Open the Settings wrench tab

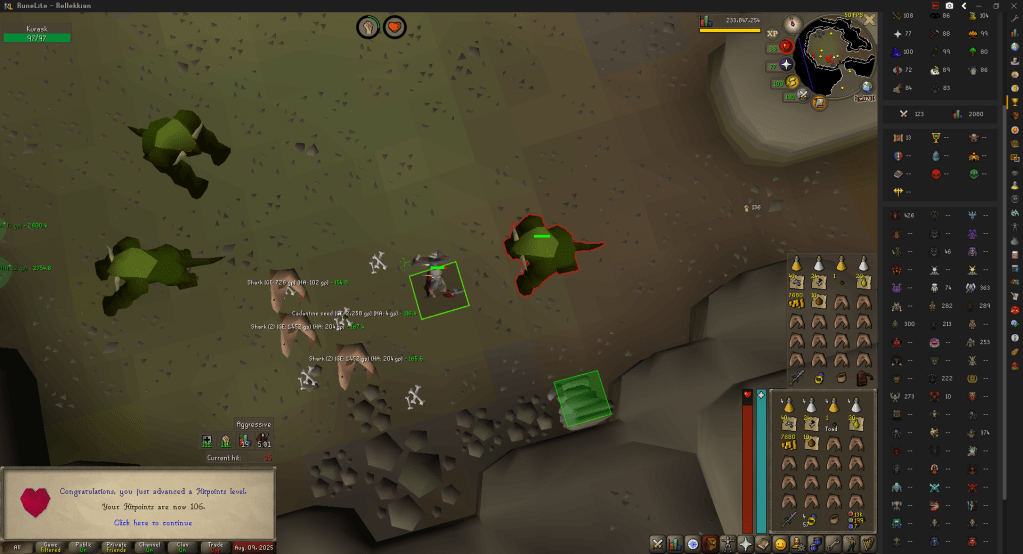coord(832,543)
